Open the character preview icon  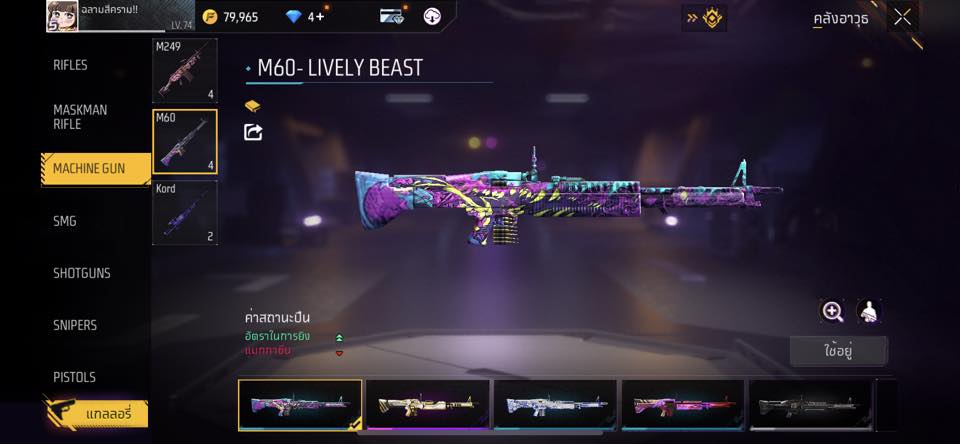click(868, 311)
